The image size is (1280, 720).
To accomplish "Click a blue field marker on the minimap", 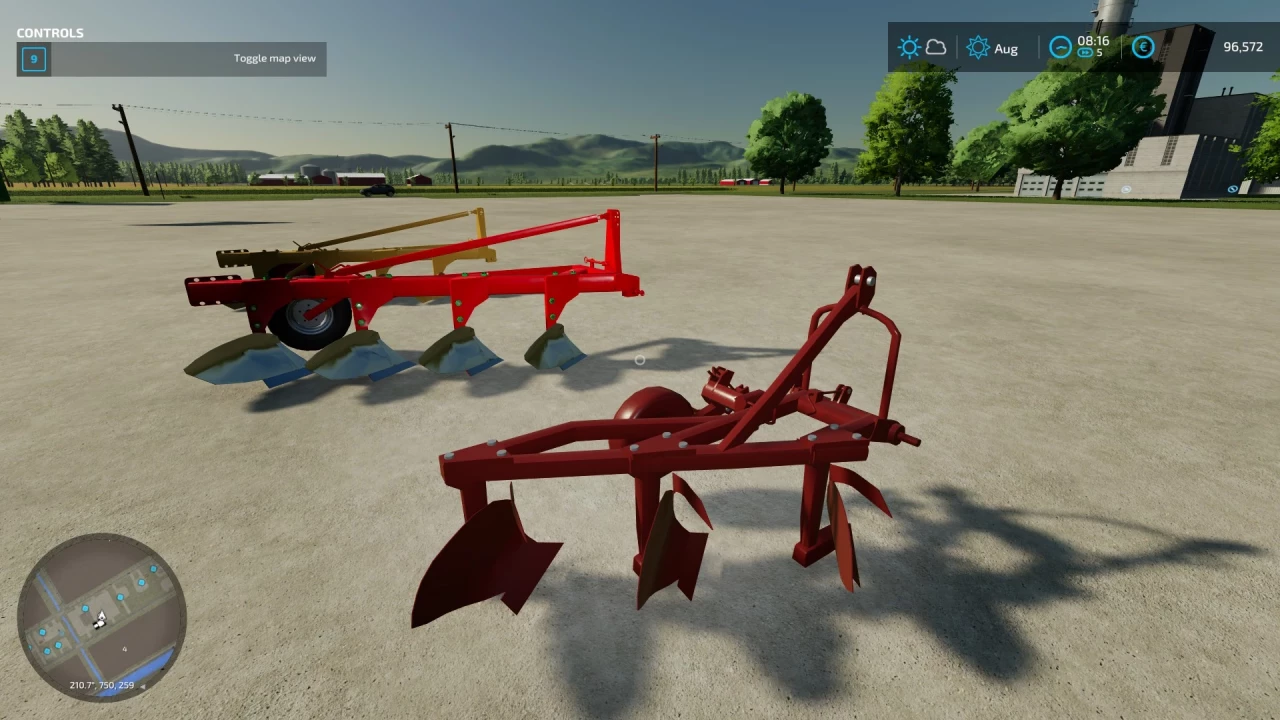I will pos(120,597).
